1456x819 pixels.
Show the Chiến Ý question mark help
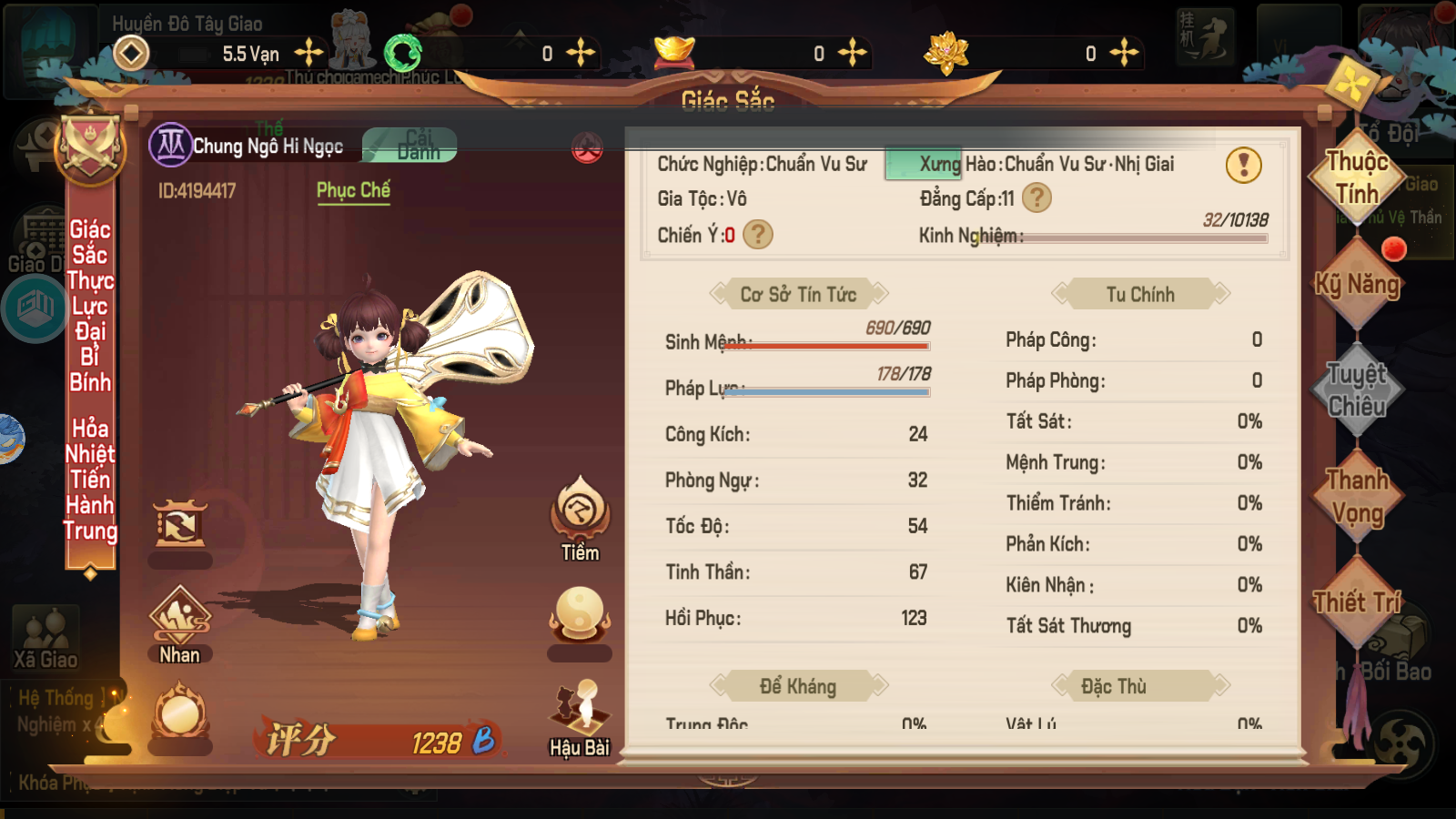757,235
